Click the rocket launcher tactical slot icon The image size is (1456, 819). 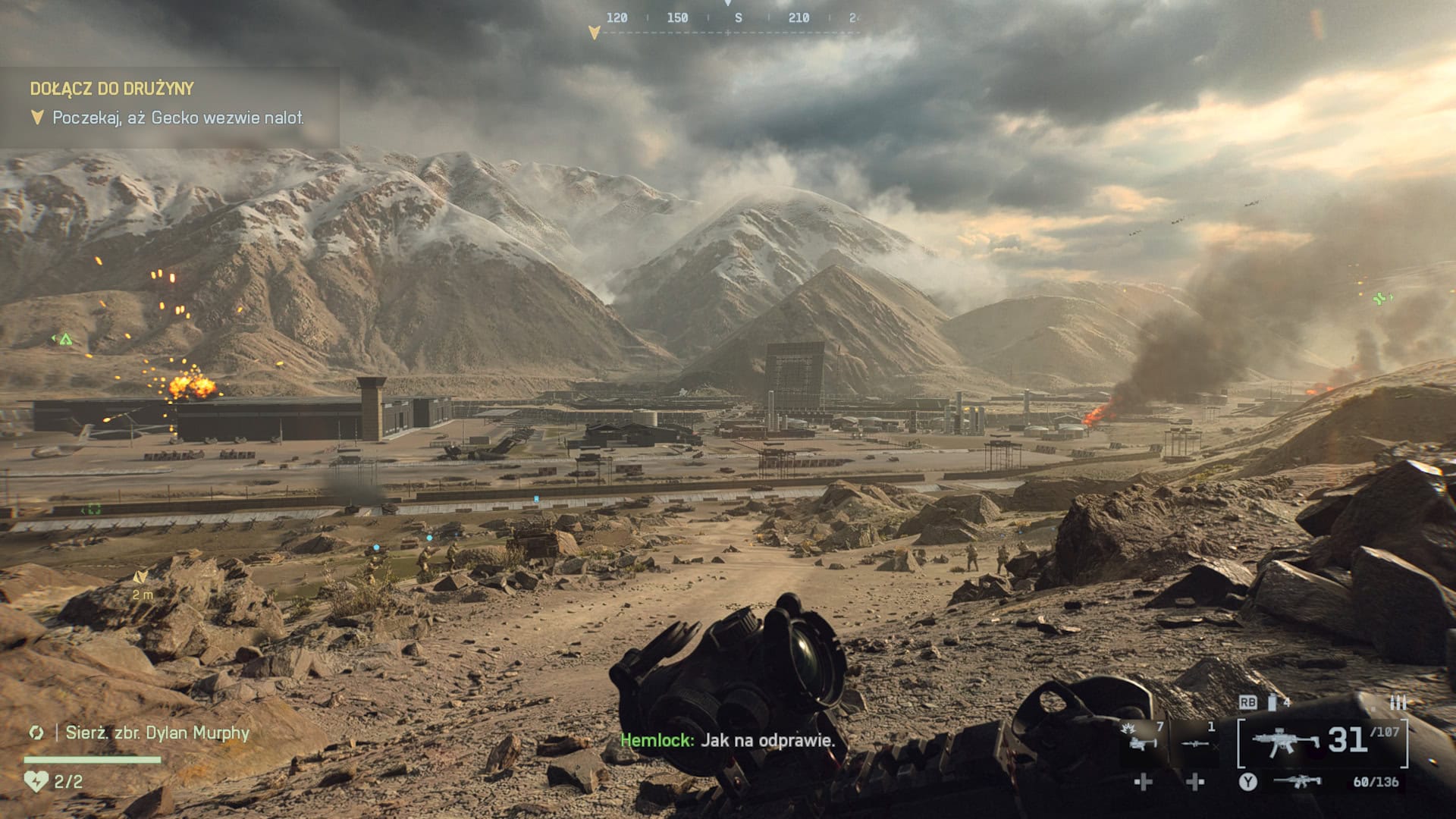1195,744
